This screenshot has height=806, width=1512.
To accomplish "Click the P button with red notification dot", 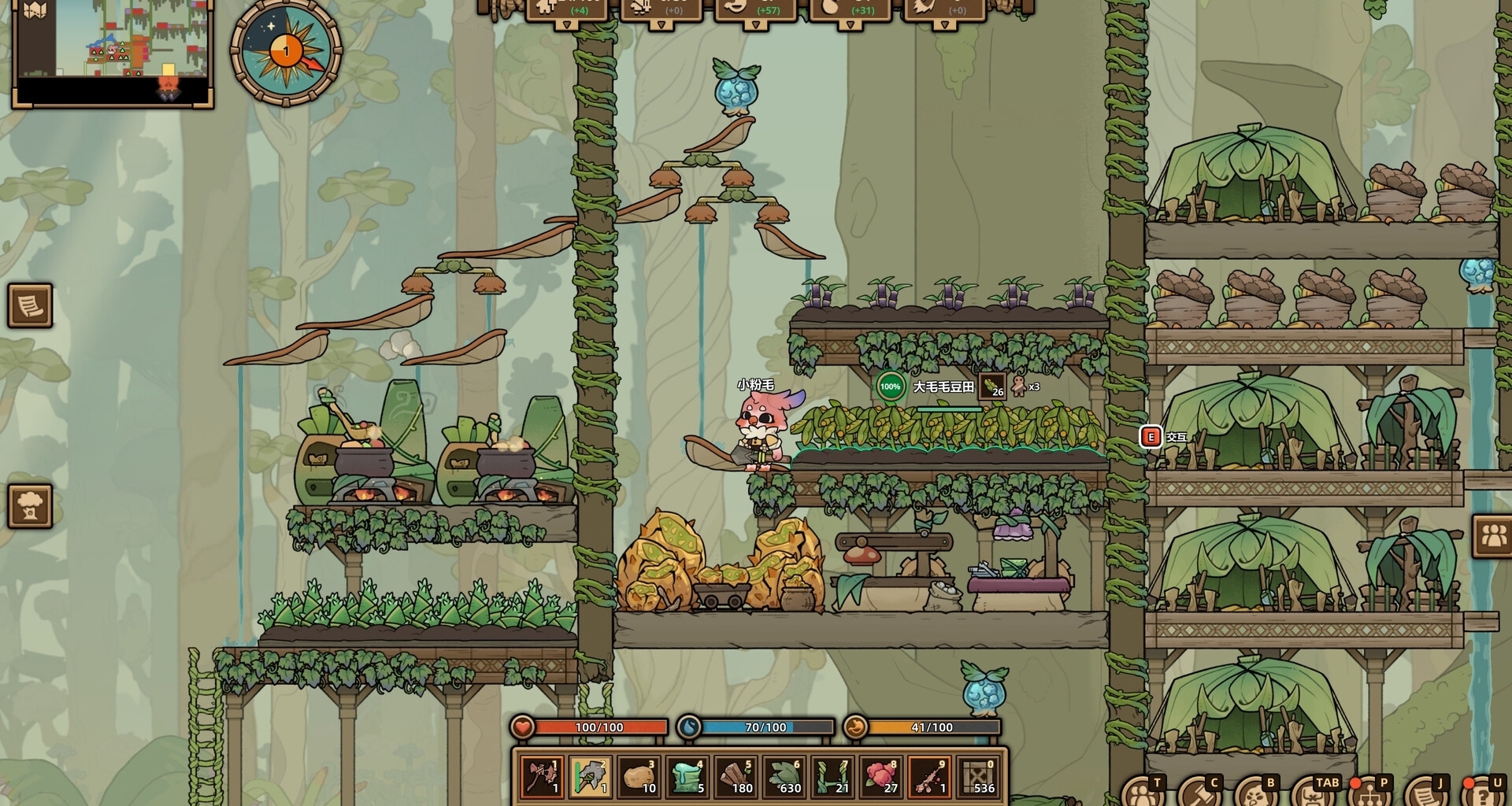I will click(1370, 795).
